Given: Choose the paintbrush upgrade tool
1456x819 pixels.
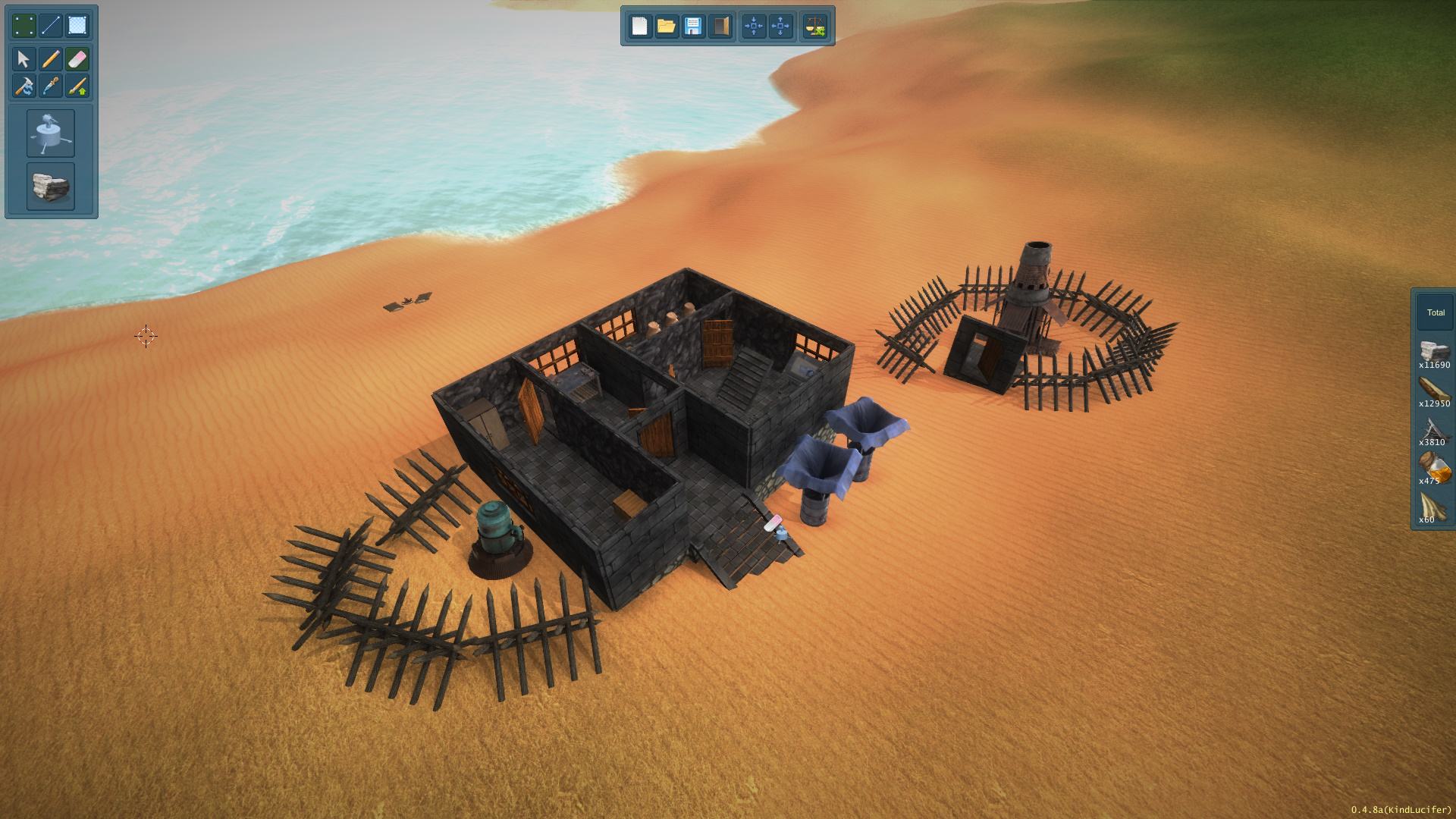Looking at the screenshot, I should tap(77, 86).
